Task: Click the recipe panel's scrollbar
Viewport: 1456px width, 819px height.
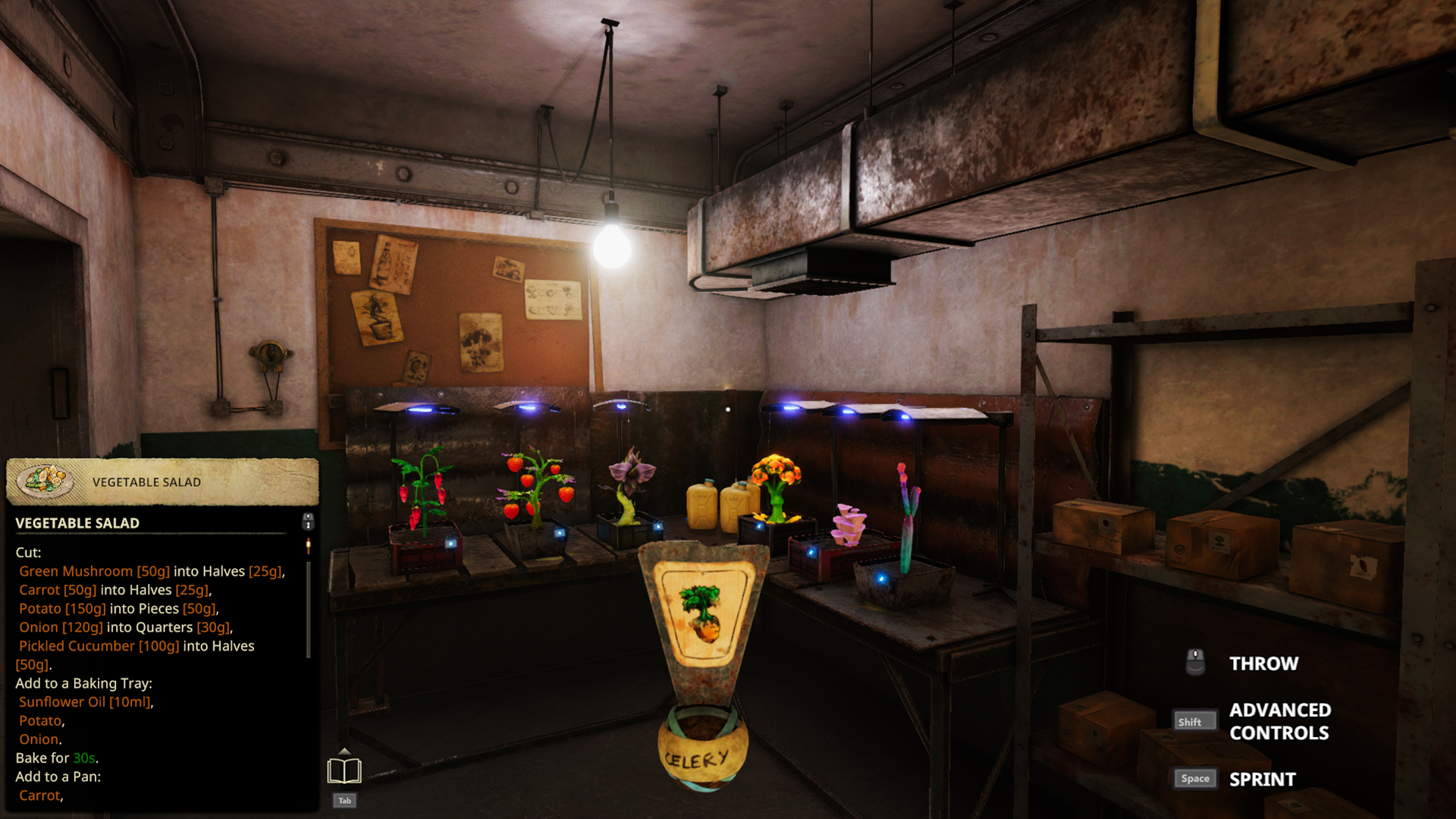Action: pyautogui.click(x=308, y=607)
